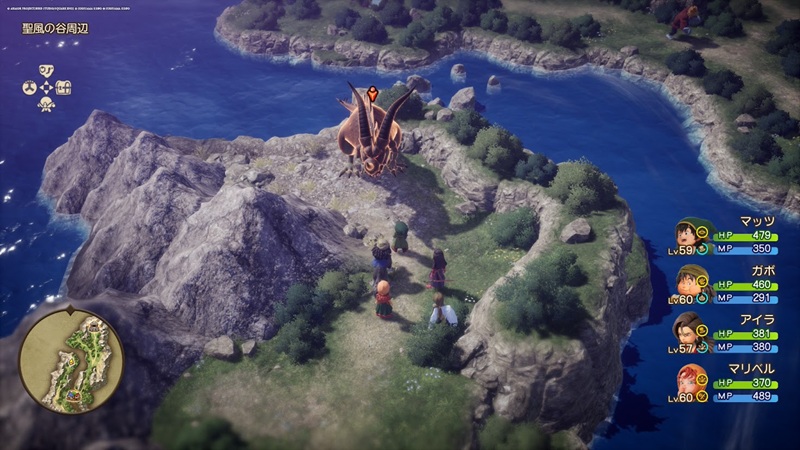The height and width of the screenshot is (450, 800).
Task: Select マッツ's party portrait
Action: coord(688,236)
